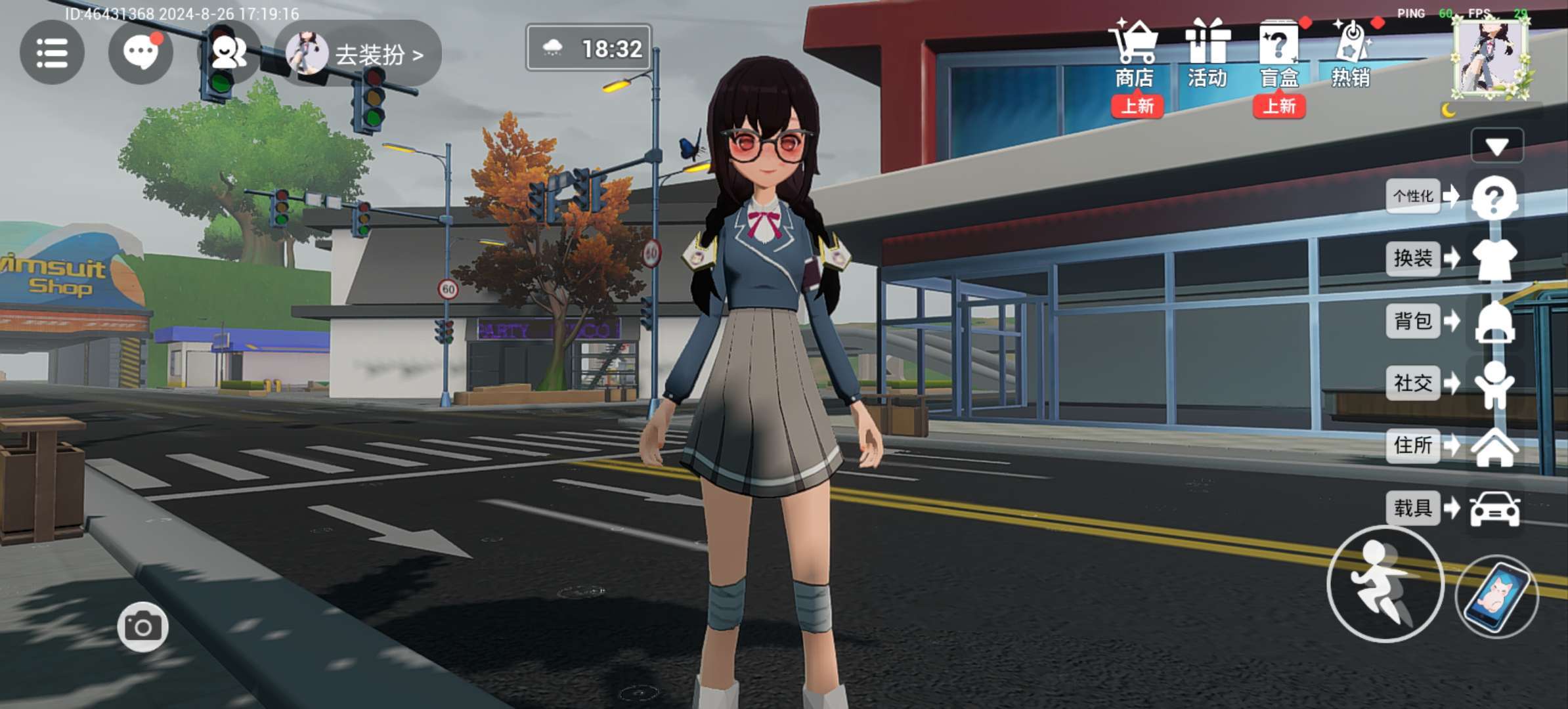Viewport: 1568px width, 709px height.
Task: Go to 住所 residence house icon
Action: coord(1494,446)
